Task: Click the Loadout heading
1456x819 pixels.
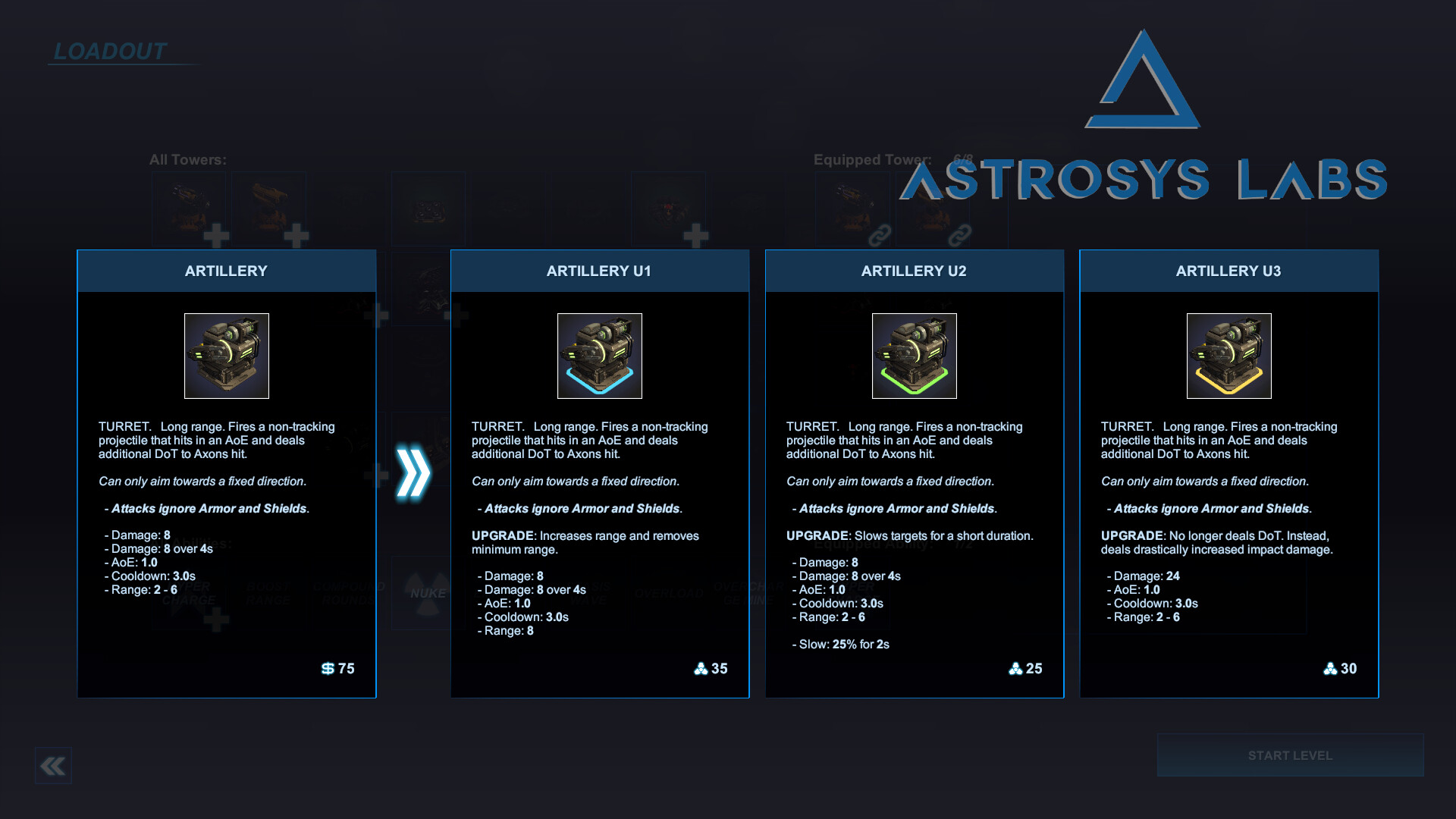Action: pos(108,52)
